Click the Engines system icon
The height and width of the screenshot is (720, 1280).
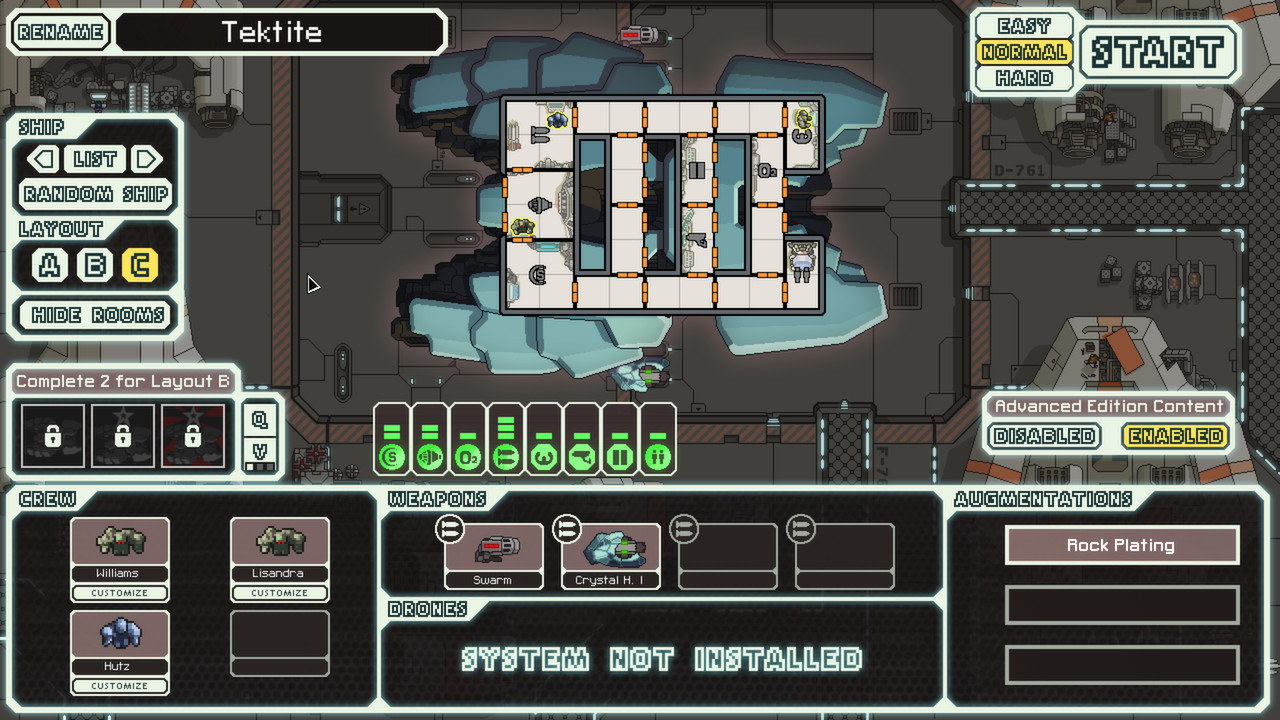[x=430, y=457]
